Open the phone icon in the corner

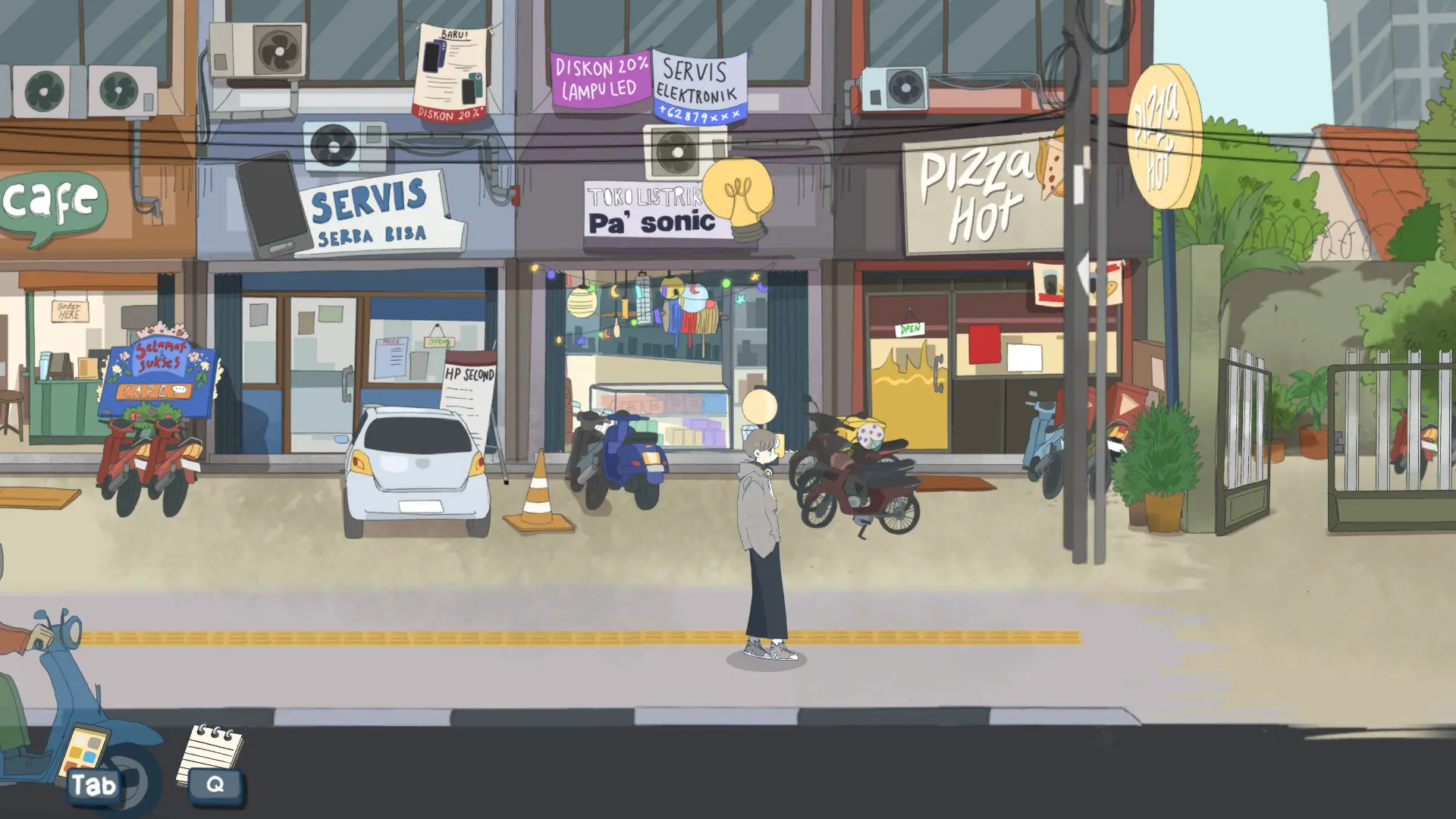pos(84,753)
